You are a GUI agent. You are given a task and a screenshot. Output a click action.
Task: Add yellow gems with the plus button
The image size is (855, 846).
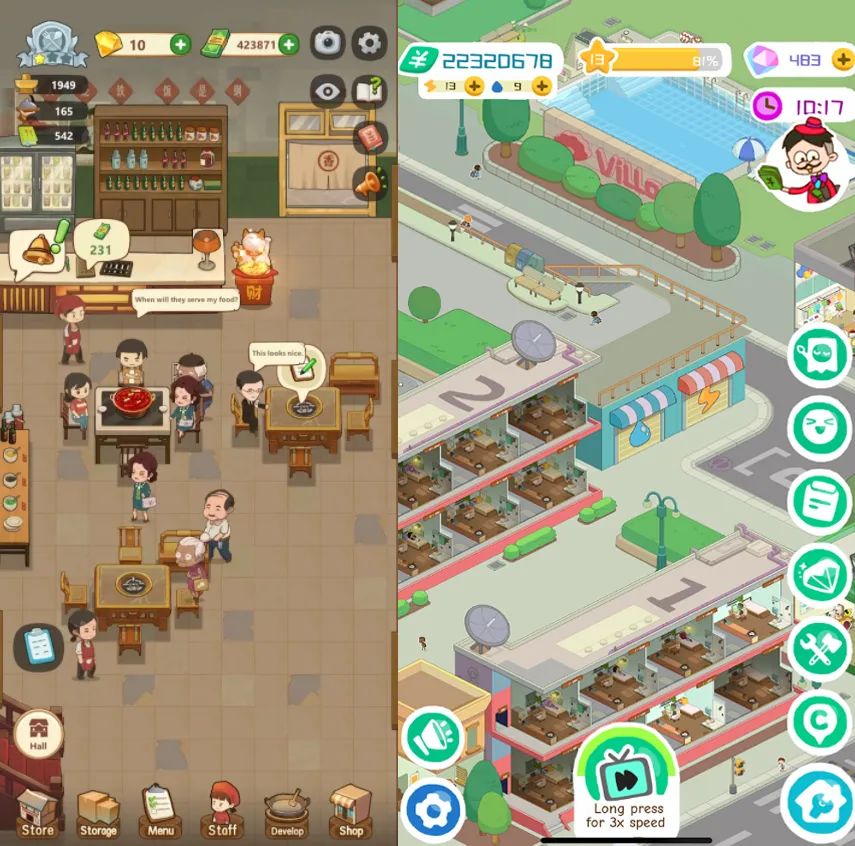pos(180,44)
